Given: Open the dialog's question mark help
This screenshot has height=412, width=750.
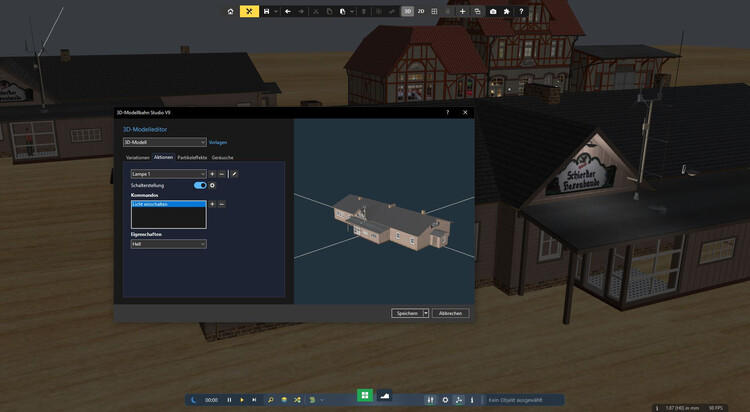Looking at the screenshot, I should [447, 113].
